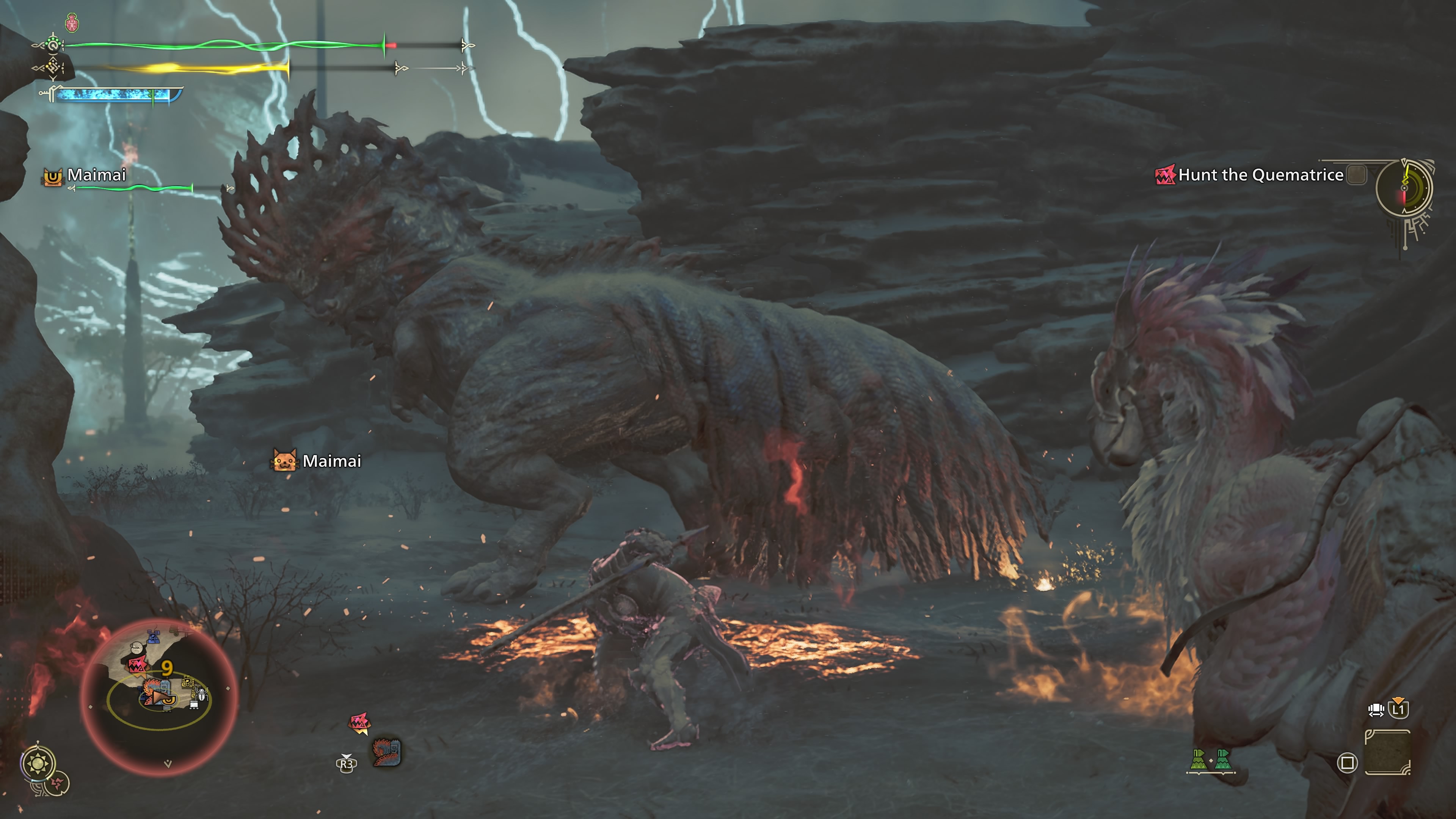Screen dimensions: 1456x819
Task: Click the teal ammo pouch icon
Action: click(x=1222, y=760)
